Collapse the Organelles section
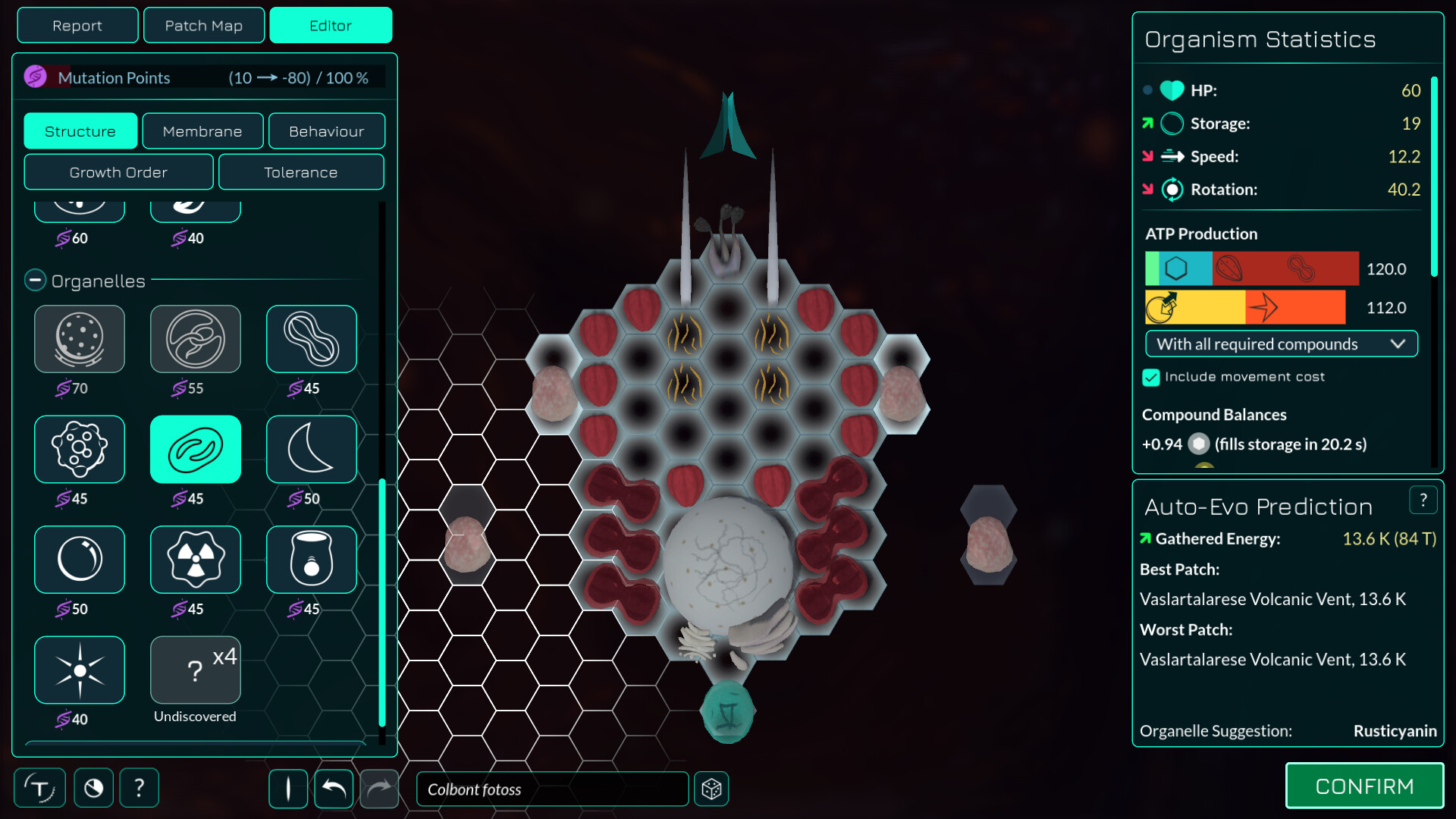Viewport: 1456px width, 819px height. coord(35,281)
